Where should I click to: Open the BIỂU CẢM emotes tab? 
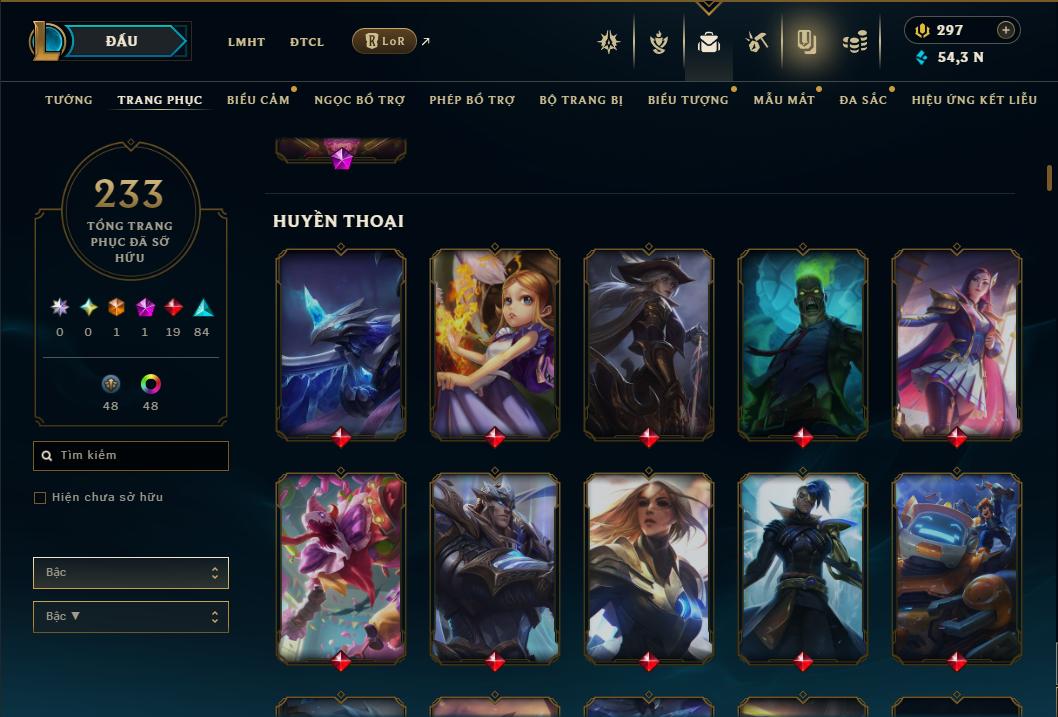pos(258,100)
